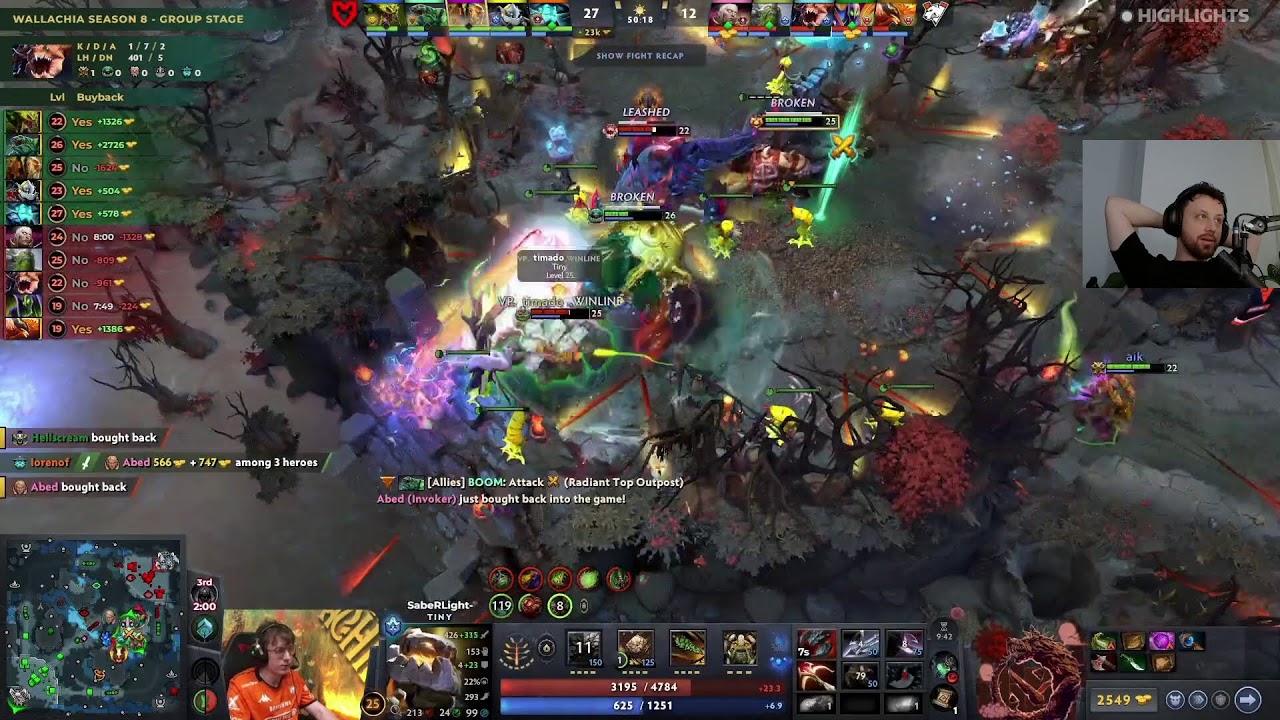
Task: Use the inventory item on 7s cooldown
Action: (815, 645)
